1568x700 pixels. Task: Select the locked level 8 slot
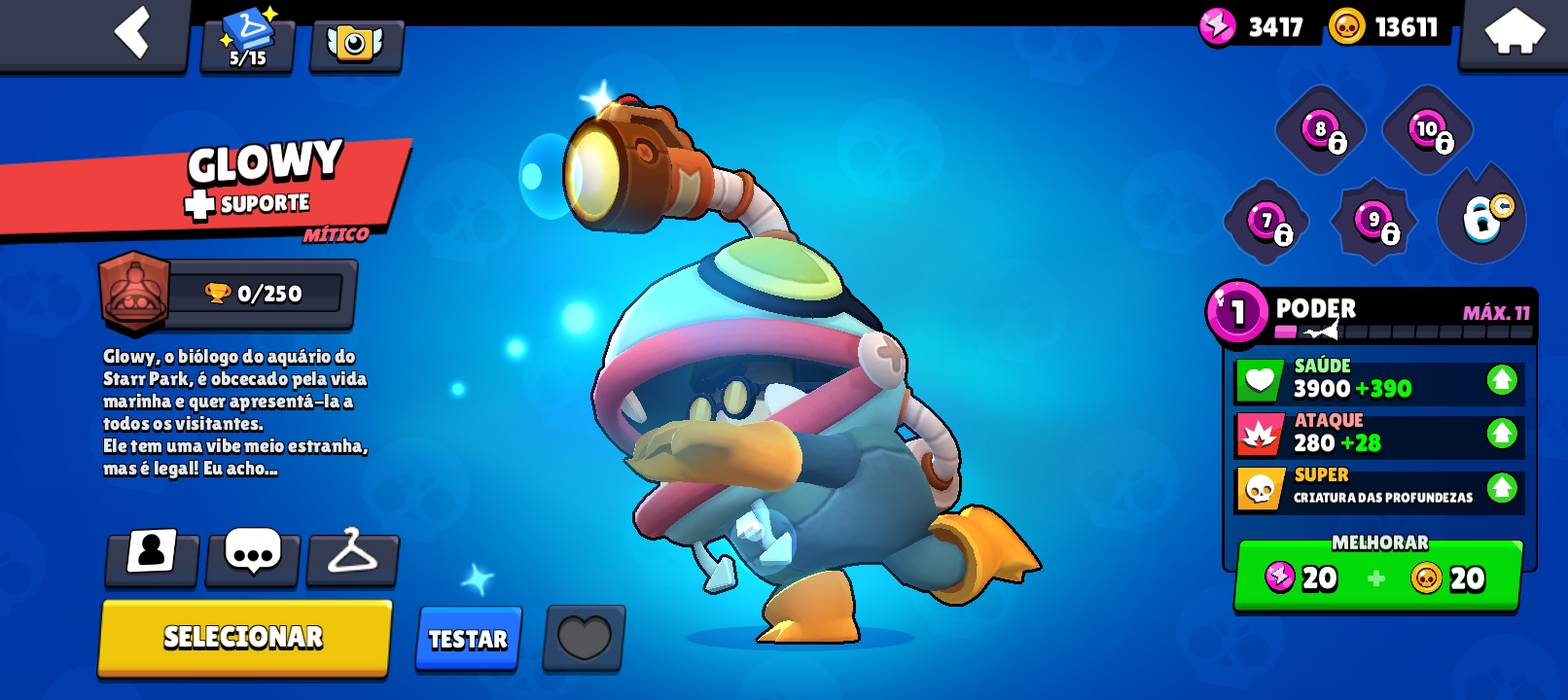click(x=1322, y=130)
